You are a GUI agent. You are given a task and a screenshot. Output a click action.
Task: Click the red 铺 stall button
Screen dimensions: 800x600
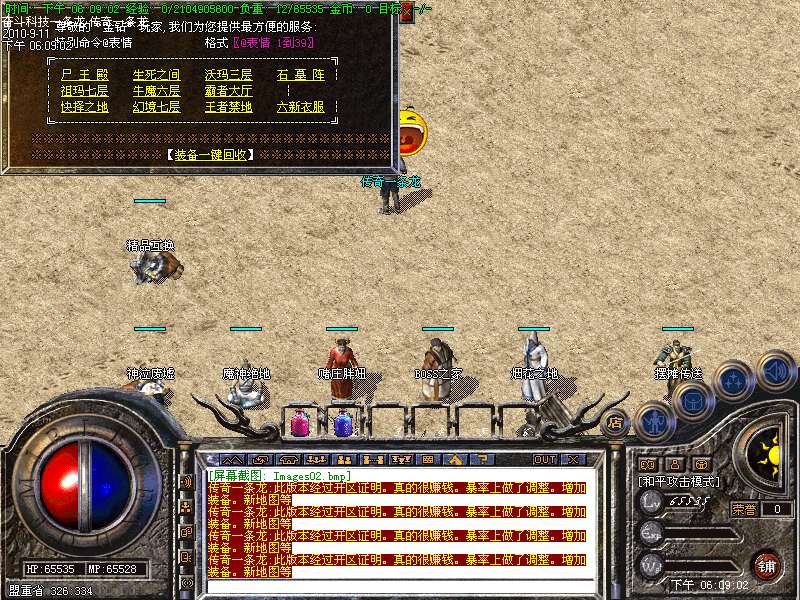click(x=766, y=566)
